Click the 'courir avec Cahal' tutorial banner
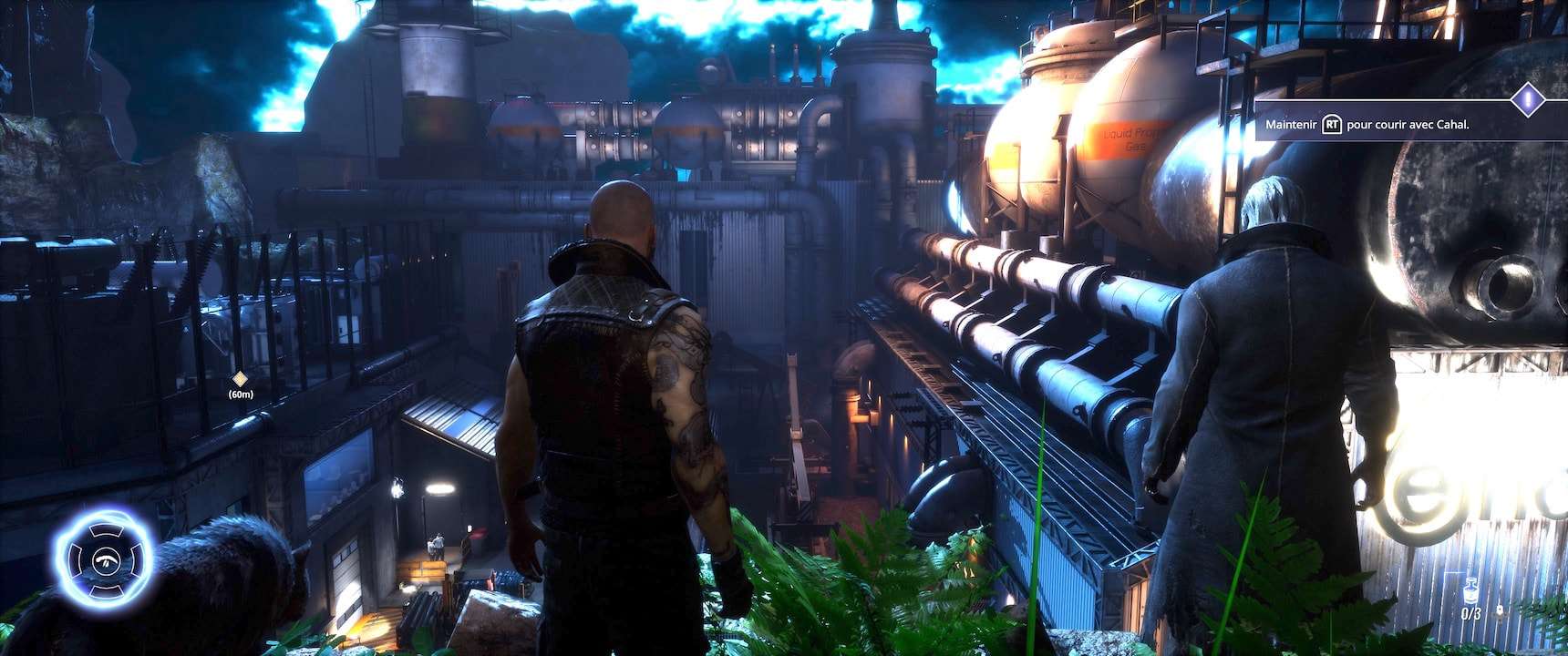The width and height of the screenshot is (1568, 656). pyautogui.click(x=1387, y=125)
